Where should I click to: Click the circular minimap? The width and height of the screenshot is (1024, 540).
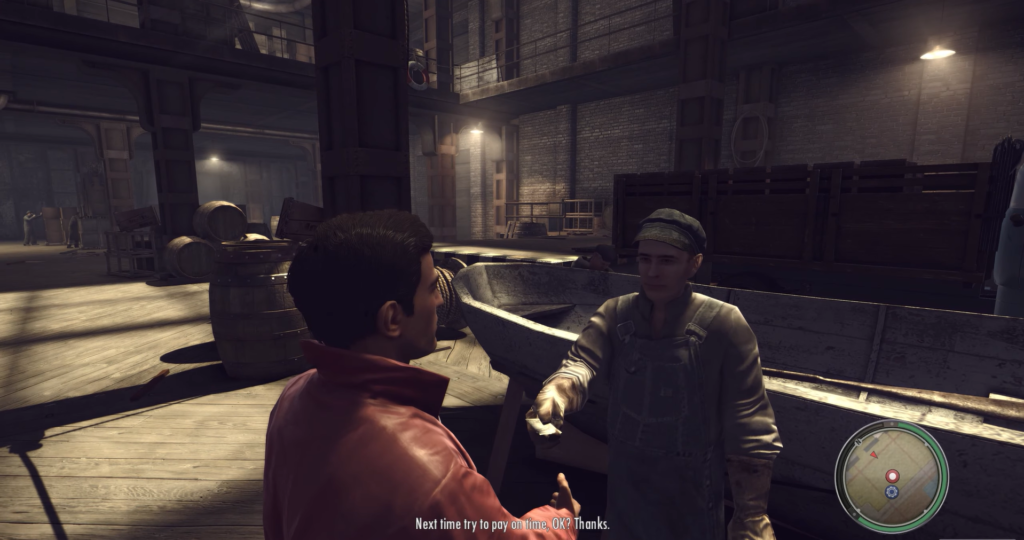pyautogui.click(x=891, y=476)
